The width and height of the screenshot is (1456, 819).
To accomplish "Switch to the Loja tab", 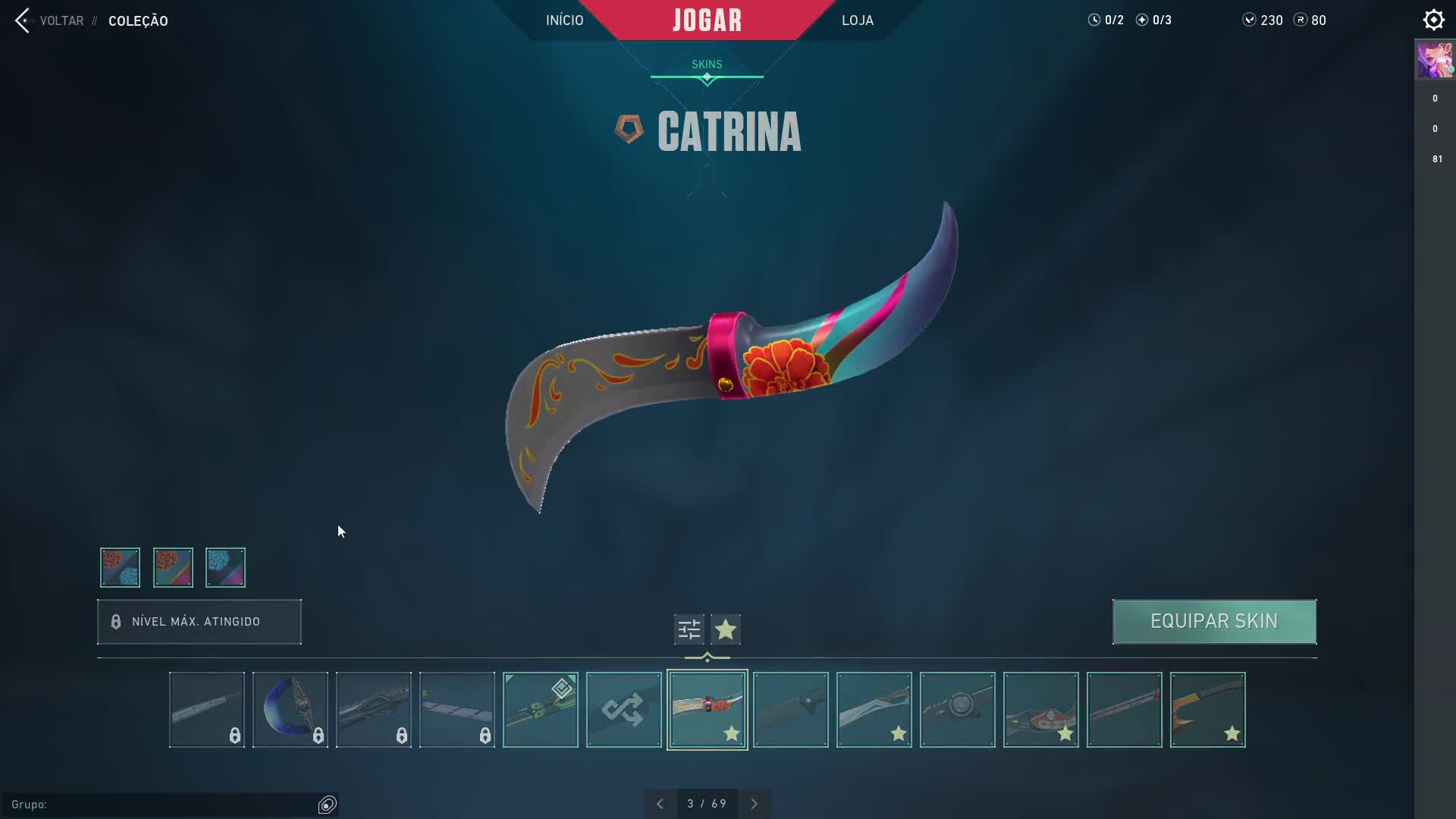I will 857,20.
